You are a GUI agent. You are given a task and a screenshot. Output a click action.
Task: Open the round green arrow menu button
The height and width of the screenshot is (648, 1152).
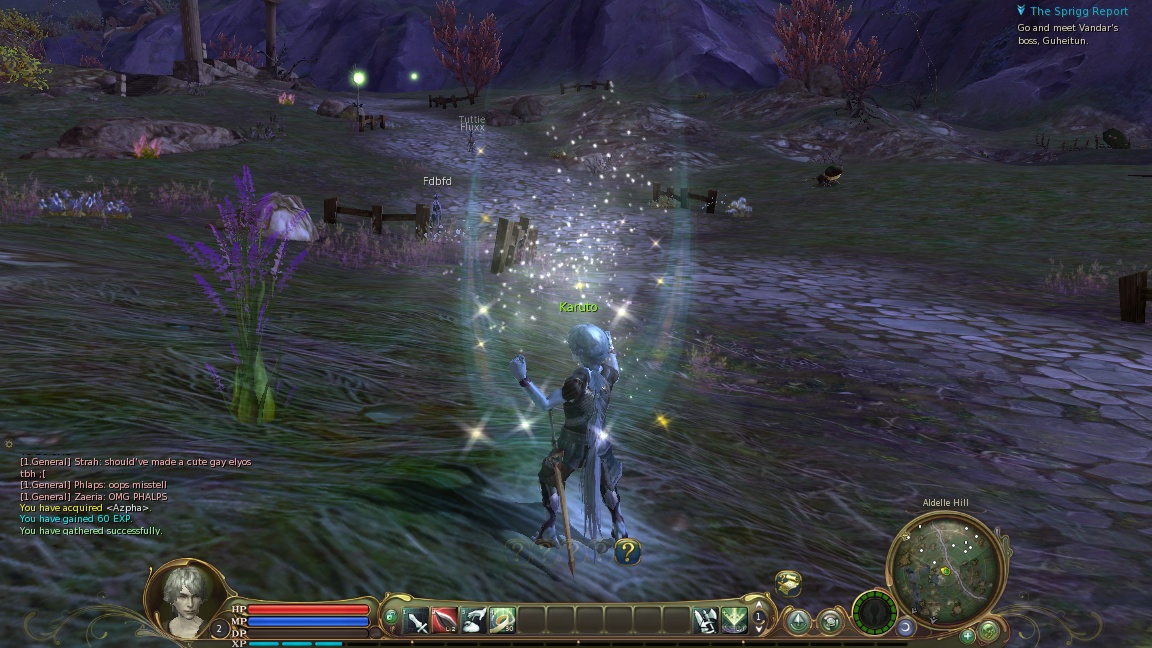798,622
